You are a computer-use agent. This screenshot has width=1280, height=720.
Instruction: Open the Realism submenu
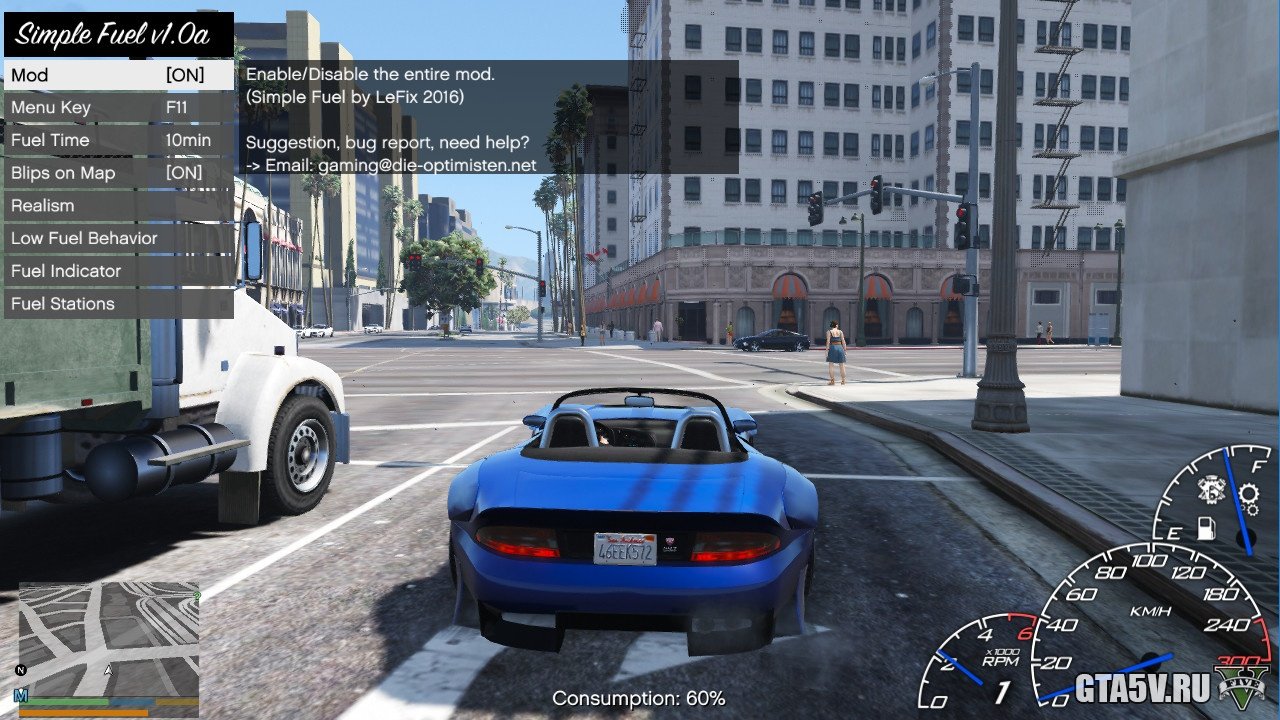pyautogui.click(x=118, y=206)
